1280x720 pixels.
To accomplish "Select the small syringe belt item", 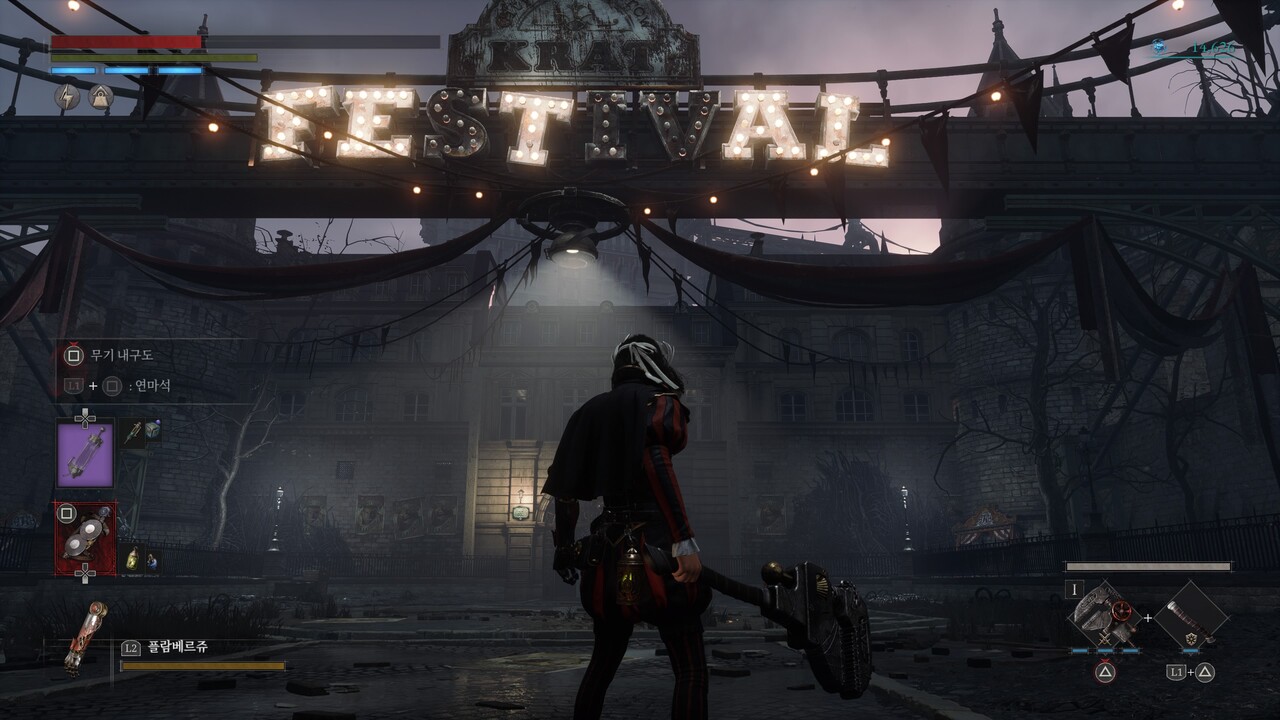I will 134,431.
